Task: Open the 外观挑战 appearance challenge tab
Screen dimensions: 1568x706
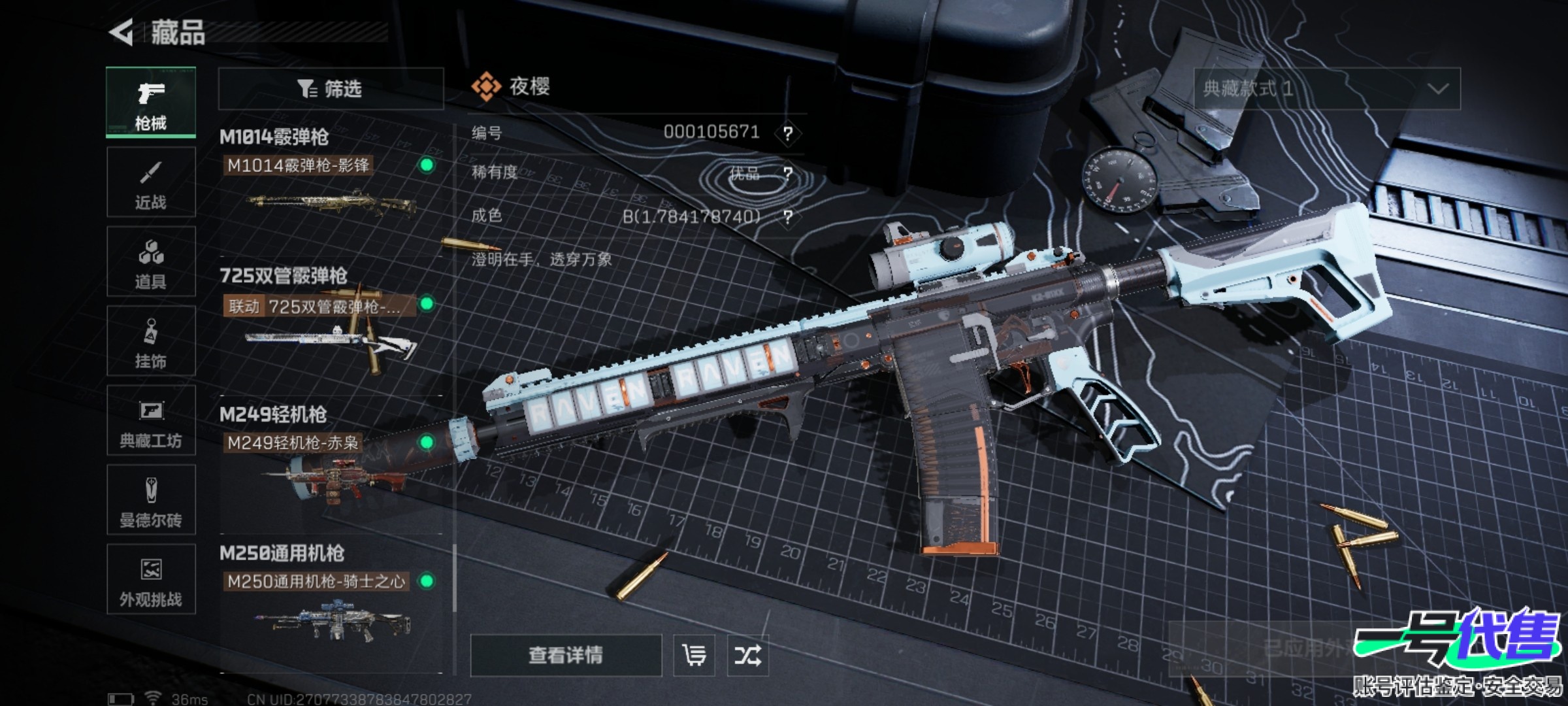Action: [151, 579]
